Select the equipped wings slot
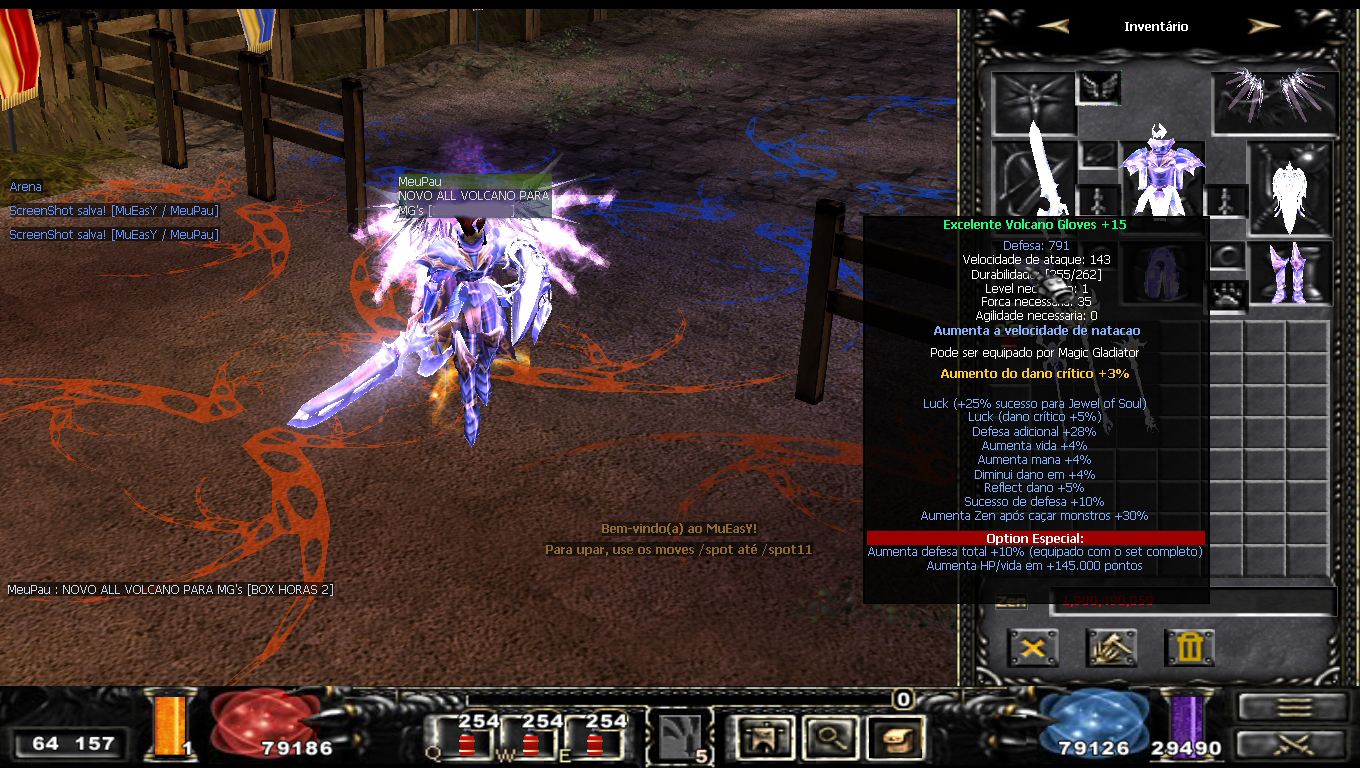 pyautogui.click(x=1275, y=100)
